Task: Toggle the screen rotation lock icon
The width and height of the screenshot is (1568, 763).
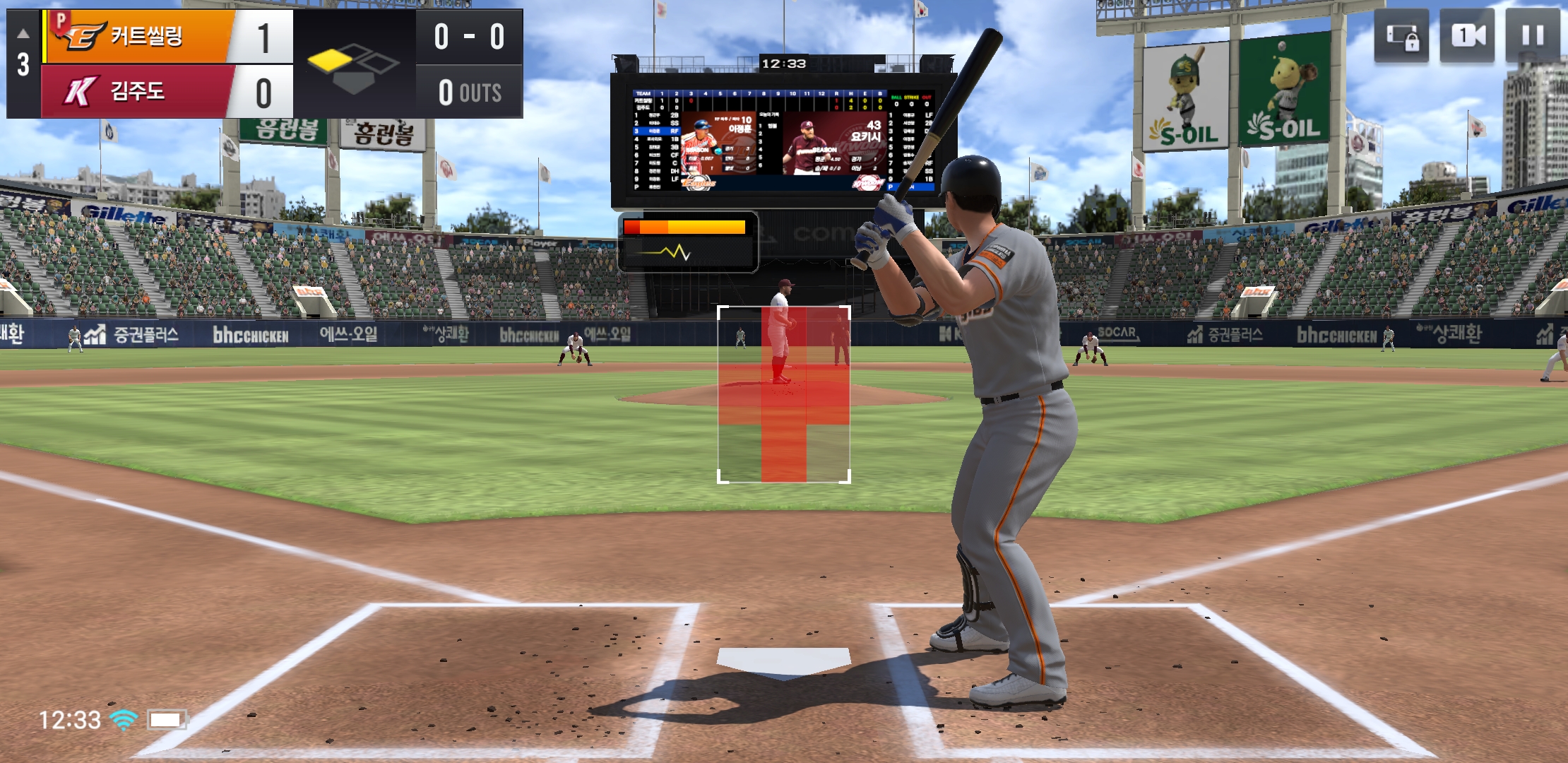Action: pyautogui.click(x=1402, y=35)
